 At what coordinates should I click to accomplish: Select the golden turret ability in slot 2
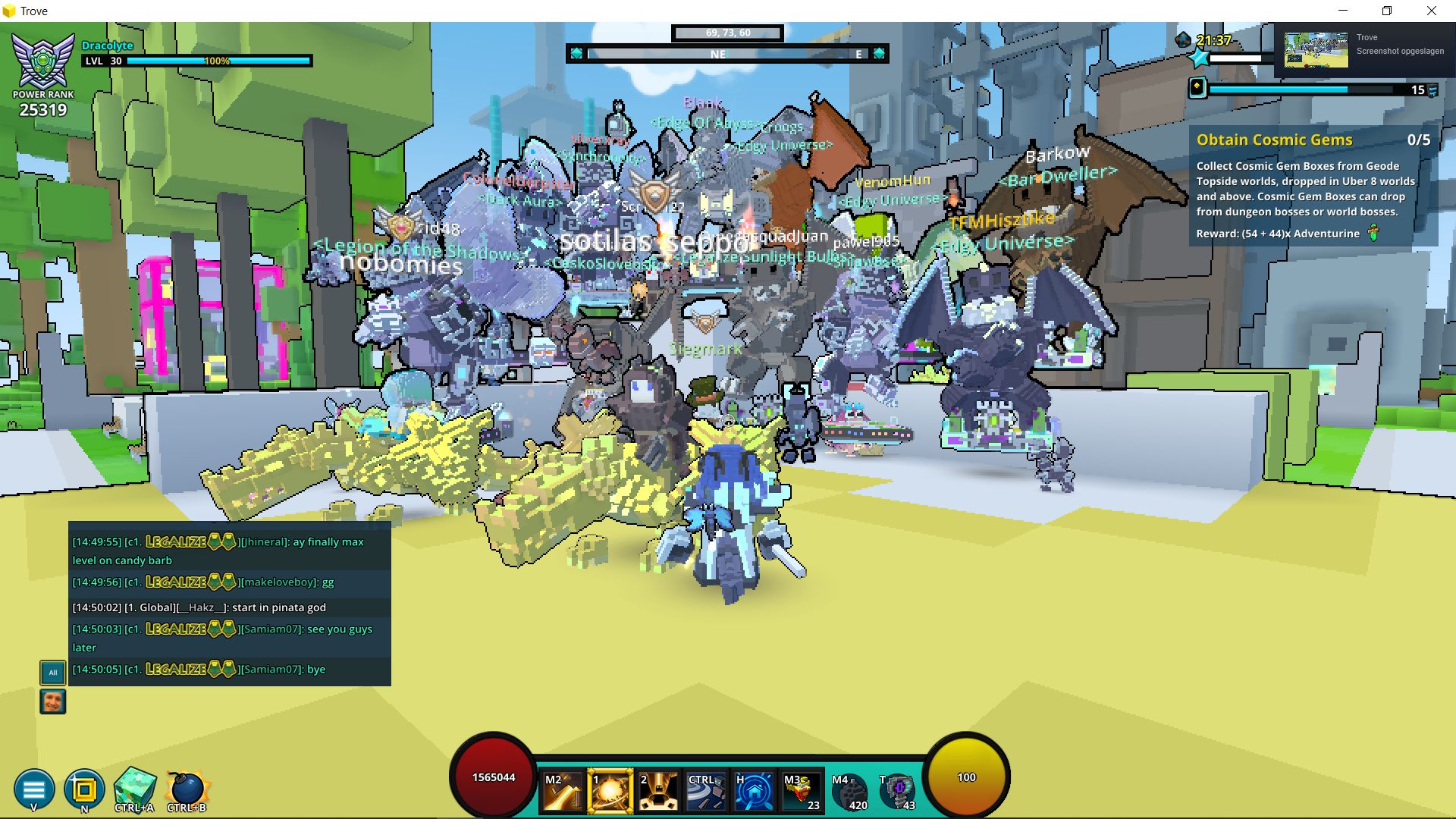point(658,791)
